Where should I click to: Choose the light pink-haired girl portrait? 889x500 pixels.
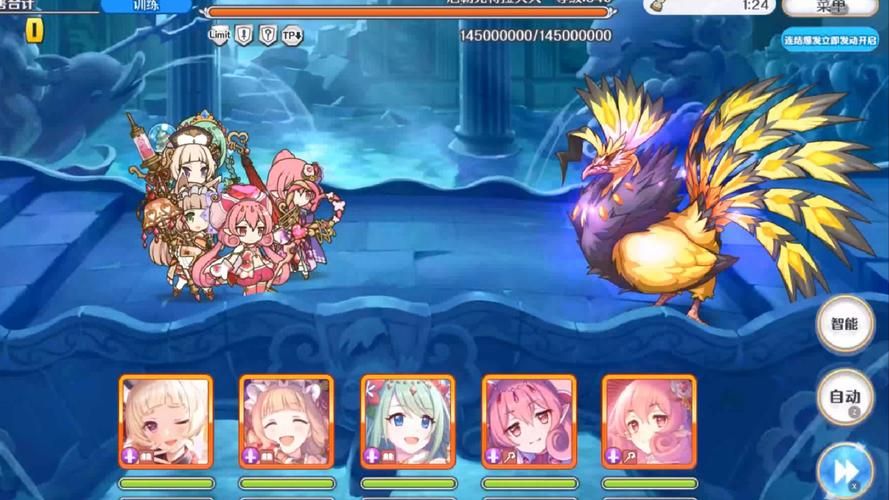(x=648, y=421)
